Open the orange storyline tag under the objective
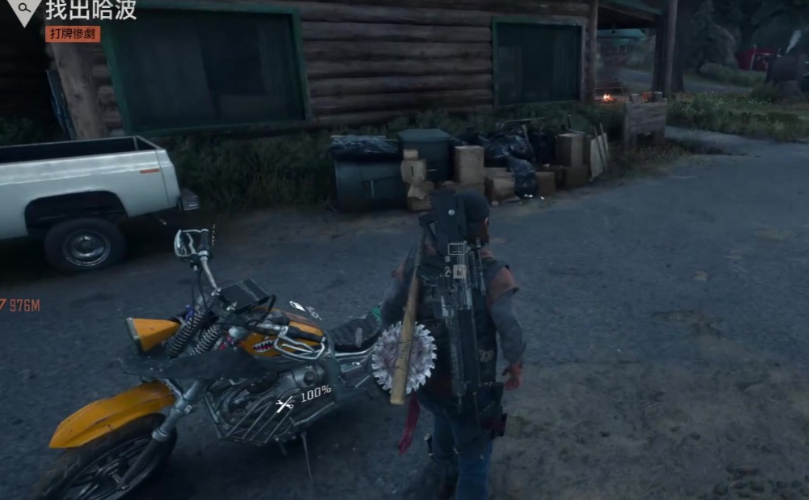This screenshot has height=500, width=809. (x=72, y=34)
